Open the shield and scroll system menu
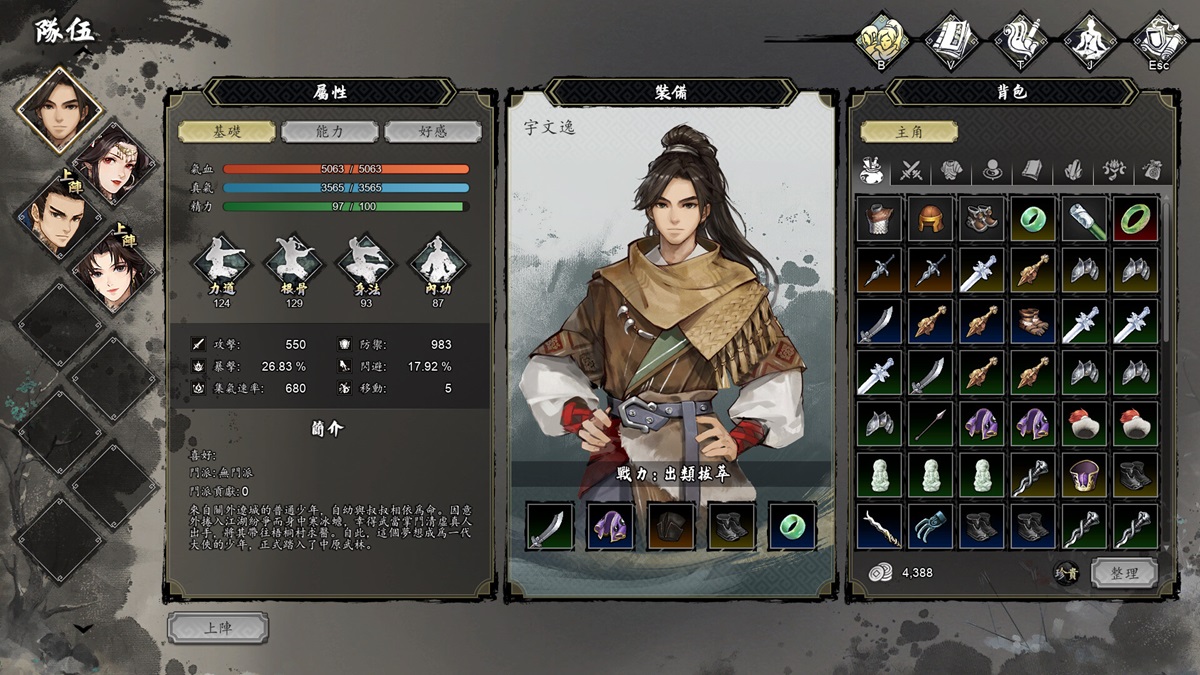Screen dimensions: 1200x675 1158,40
